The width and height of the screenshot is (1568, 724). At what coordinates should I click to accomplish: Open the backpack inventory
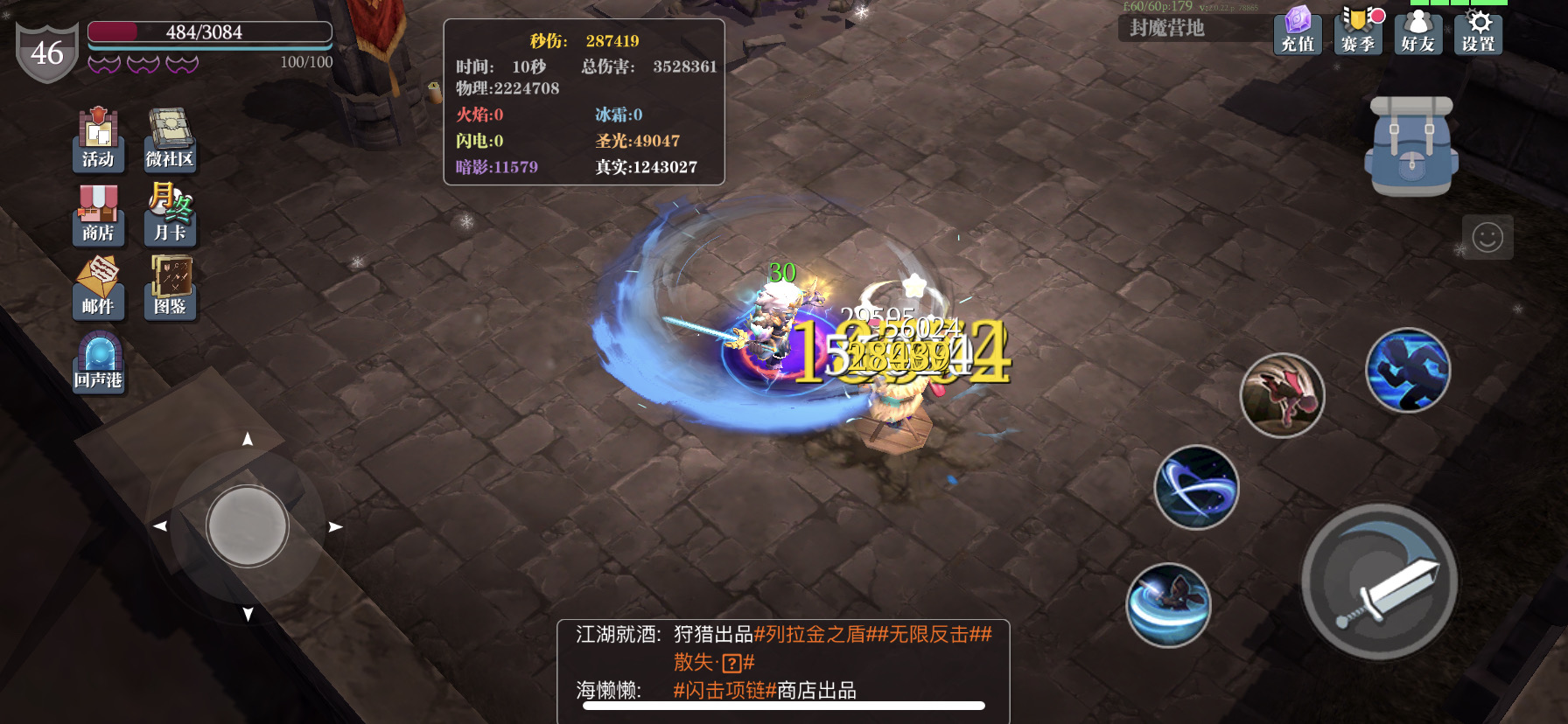pos(1407,147)
